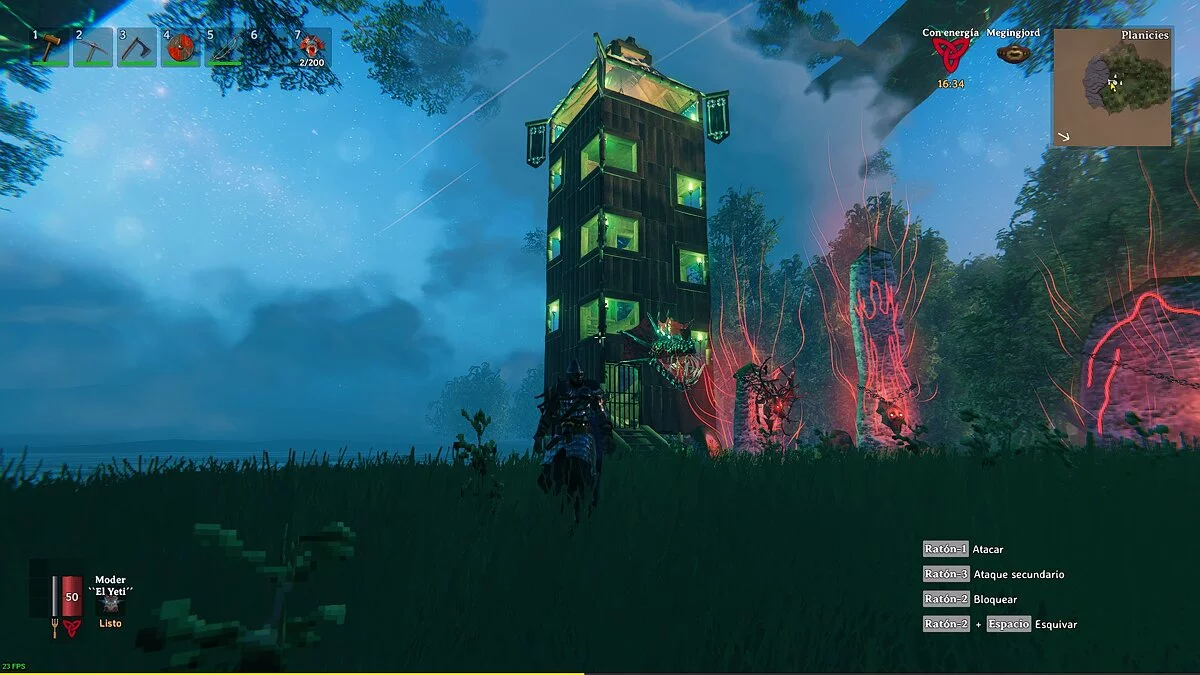
Task: Activate the Moder forsaken power icon
Action: click(110, 606)
